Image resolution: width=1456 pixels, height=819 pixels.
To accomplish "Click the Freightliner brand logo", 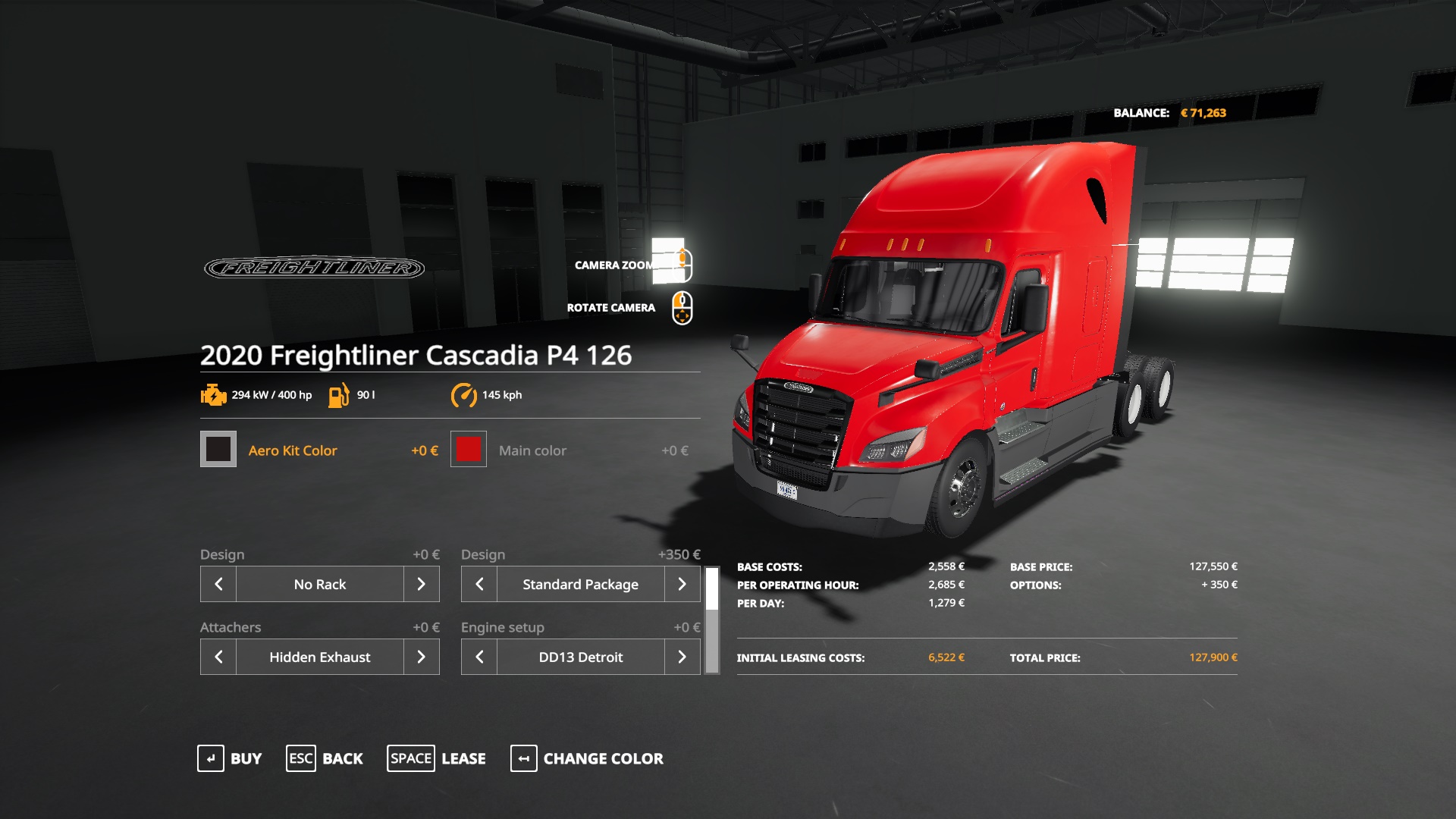I will point(313,267).
